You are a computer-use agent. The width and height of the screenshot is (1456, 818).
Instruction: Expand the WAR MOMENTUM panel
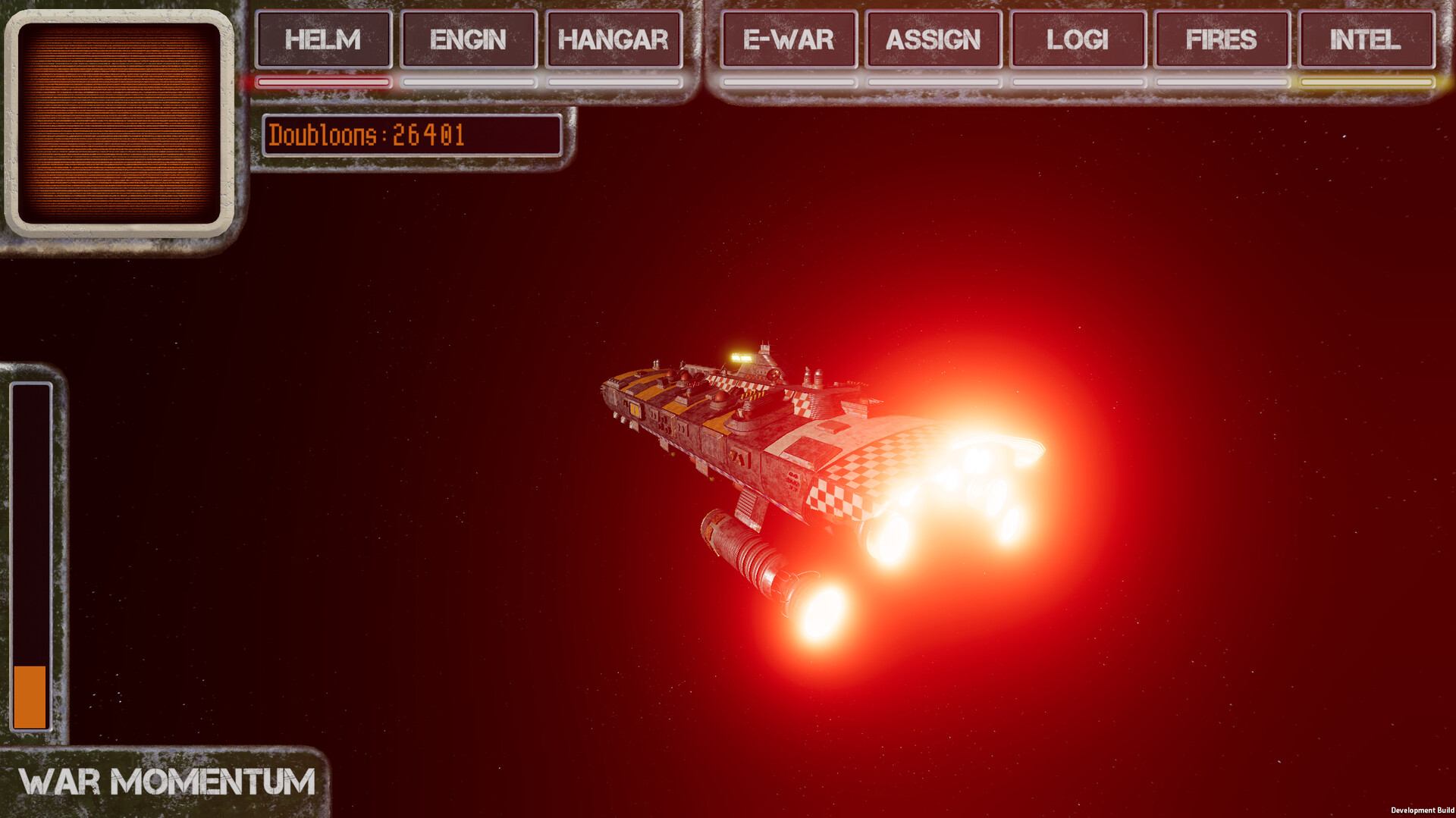[167, 781]
